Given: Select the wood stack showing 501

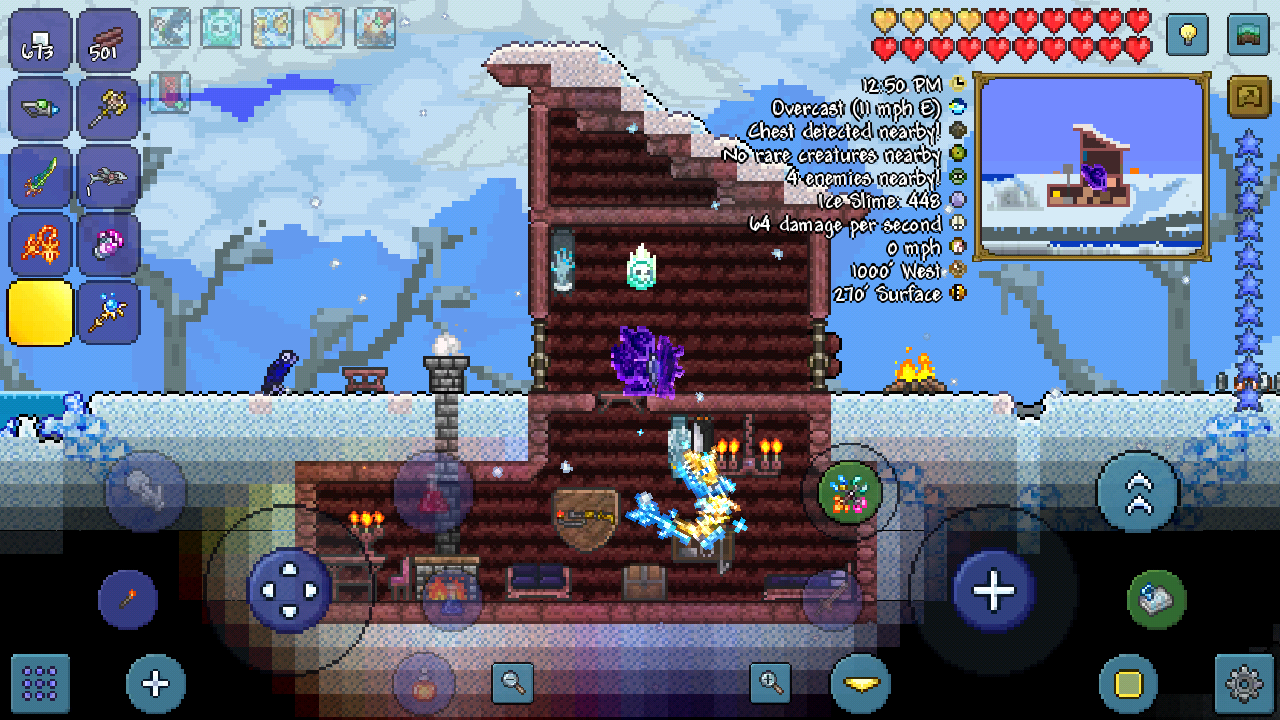Looking at the screenshot, I should [x=108, y=40].
